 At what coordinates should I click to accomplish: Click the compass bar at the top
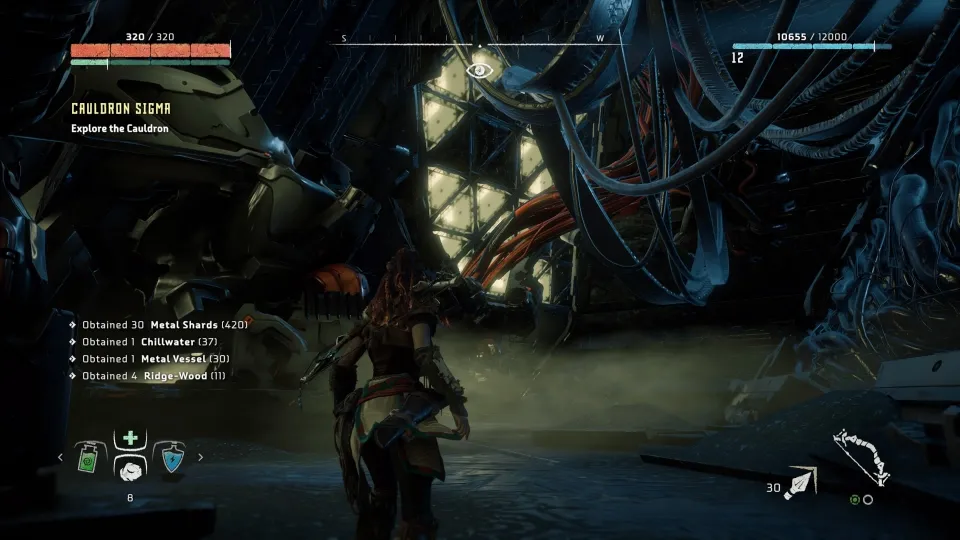478,40
